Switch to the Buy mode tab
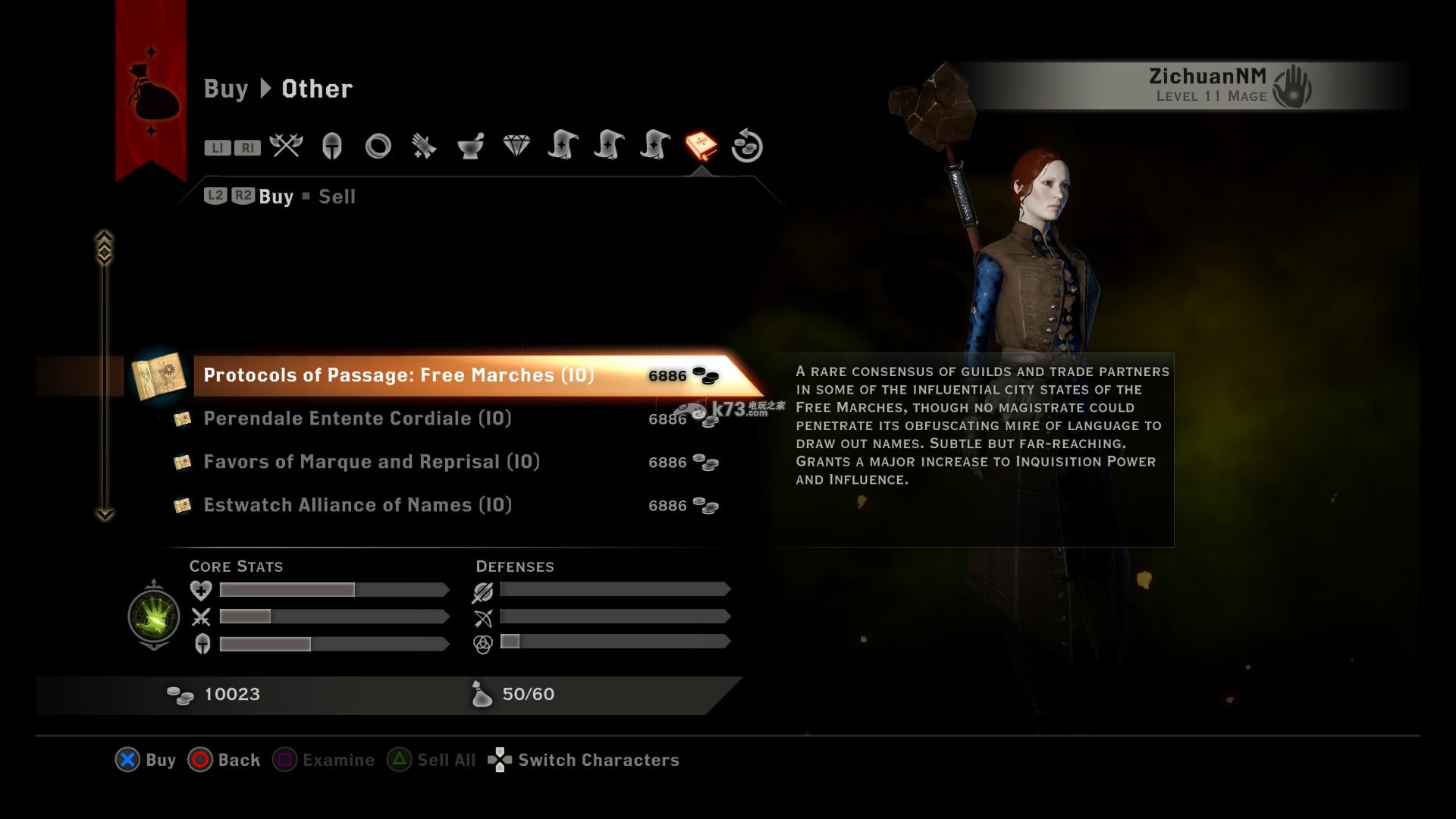This screenshot has width=1456, height=819. tap(276, 197)
